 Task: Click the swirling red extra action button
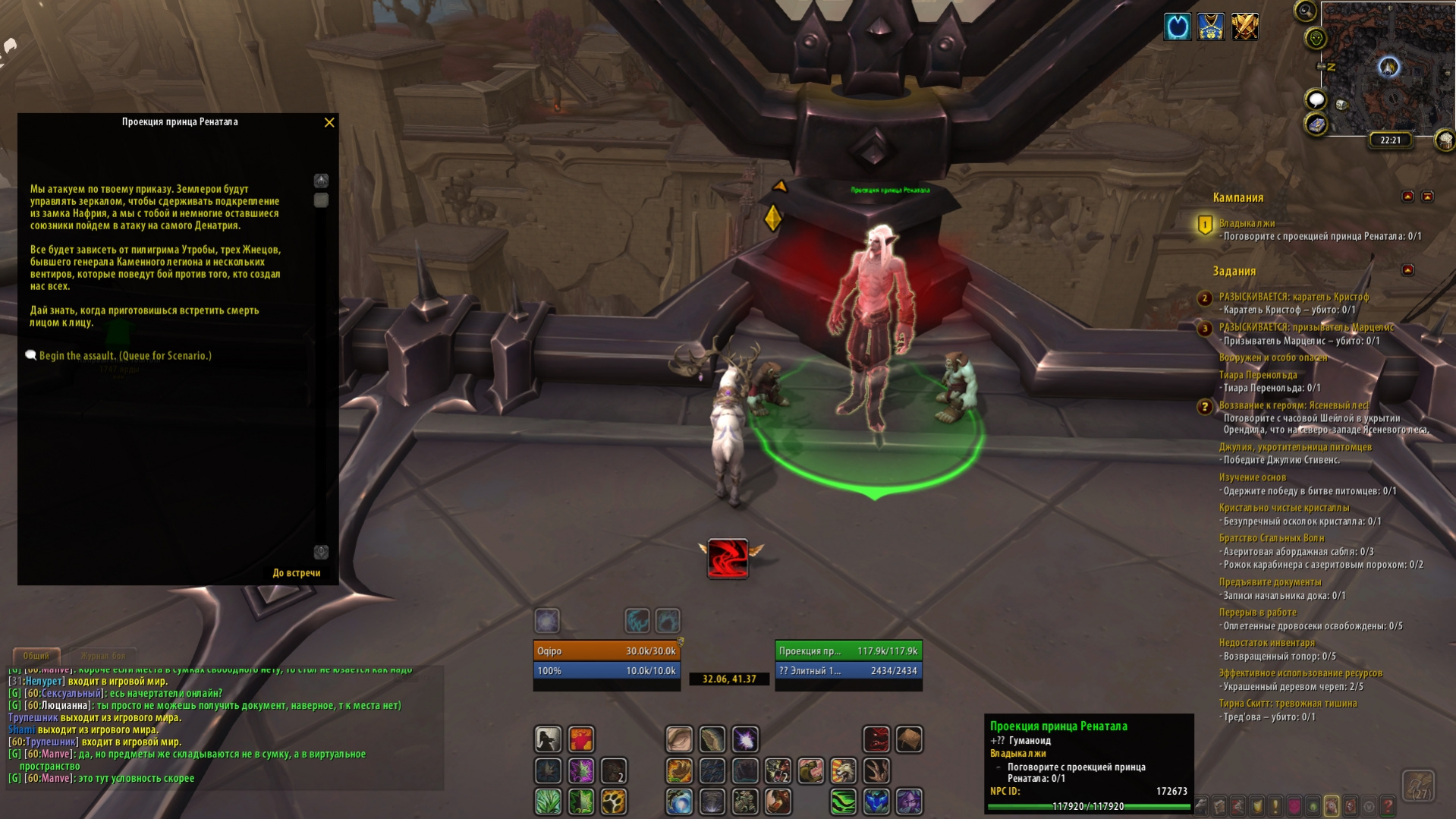(728, 558)
